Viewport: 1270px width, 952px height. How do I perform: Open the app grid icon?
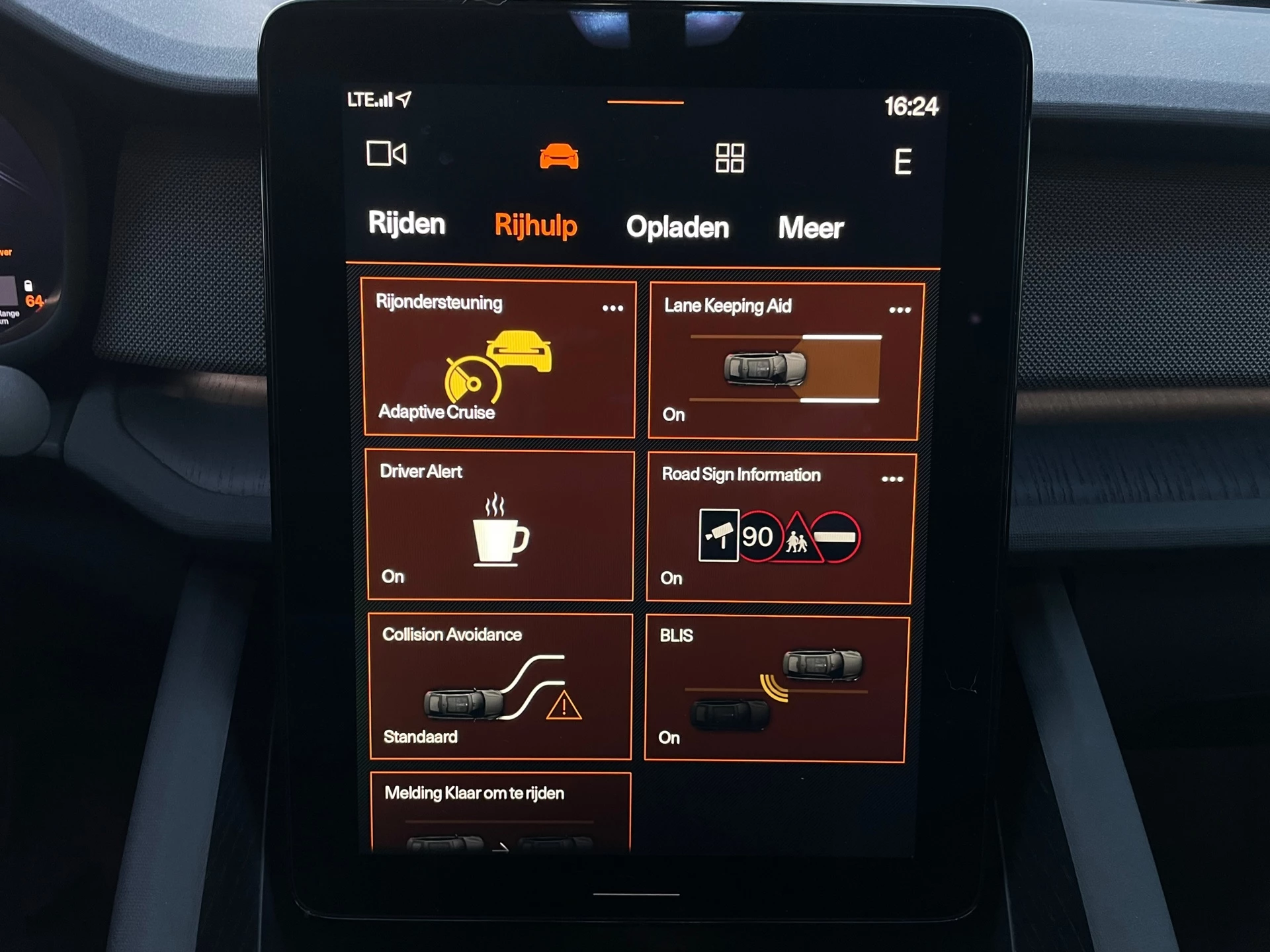[x=730, y=158]
